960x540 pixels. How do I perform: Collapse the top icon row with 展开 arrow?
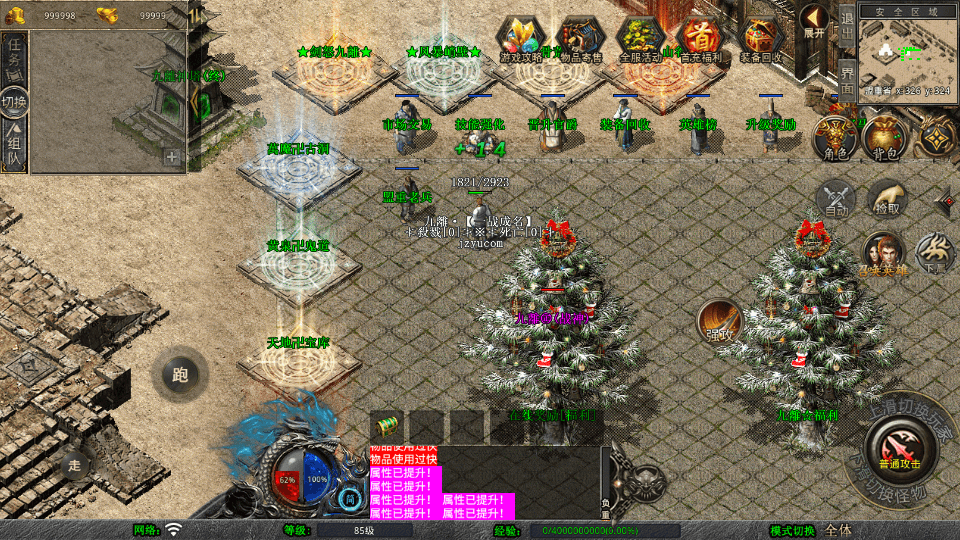tap(813, 22)
